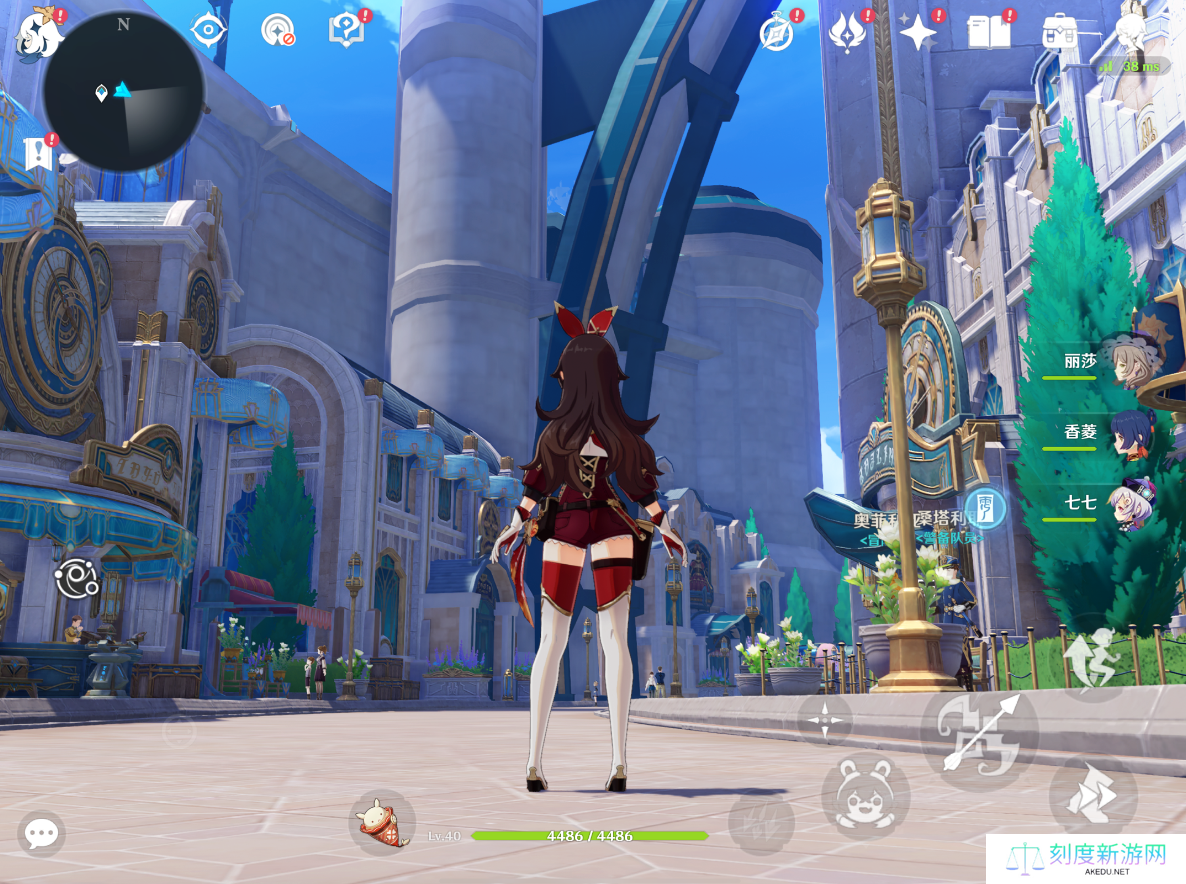Open the Adventurer Handbook book icon
Screen dimensions: 1186x884
tap(988, 32)
